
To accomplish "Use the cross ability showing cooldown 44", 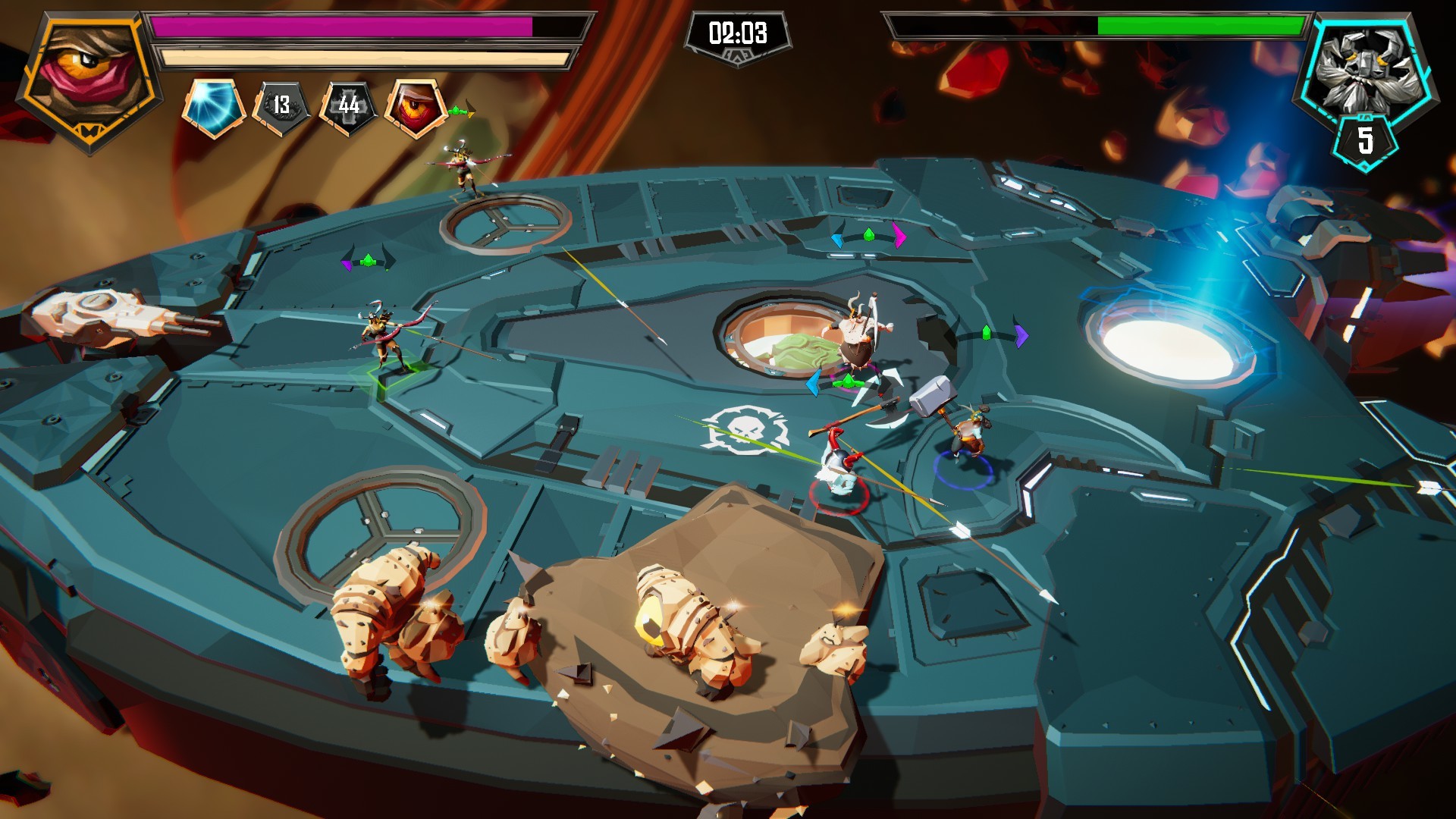I will pos(348,106).
